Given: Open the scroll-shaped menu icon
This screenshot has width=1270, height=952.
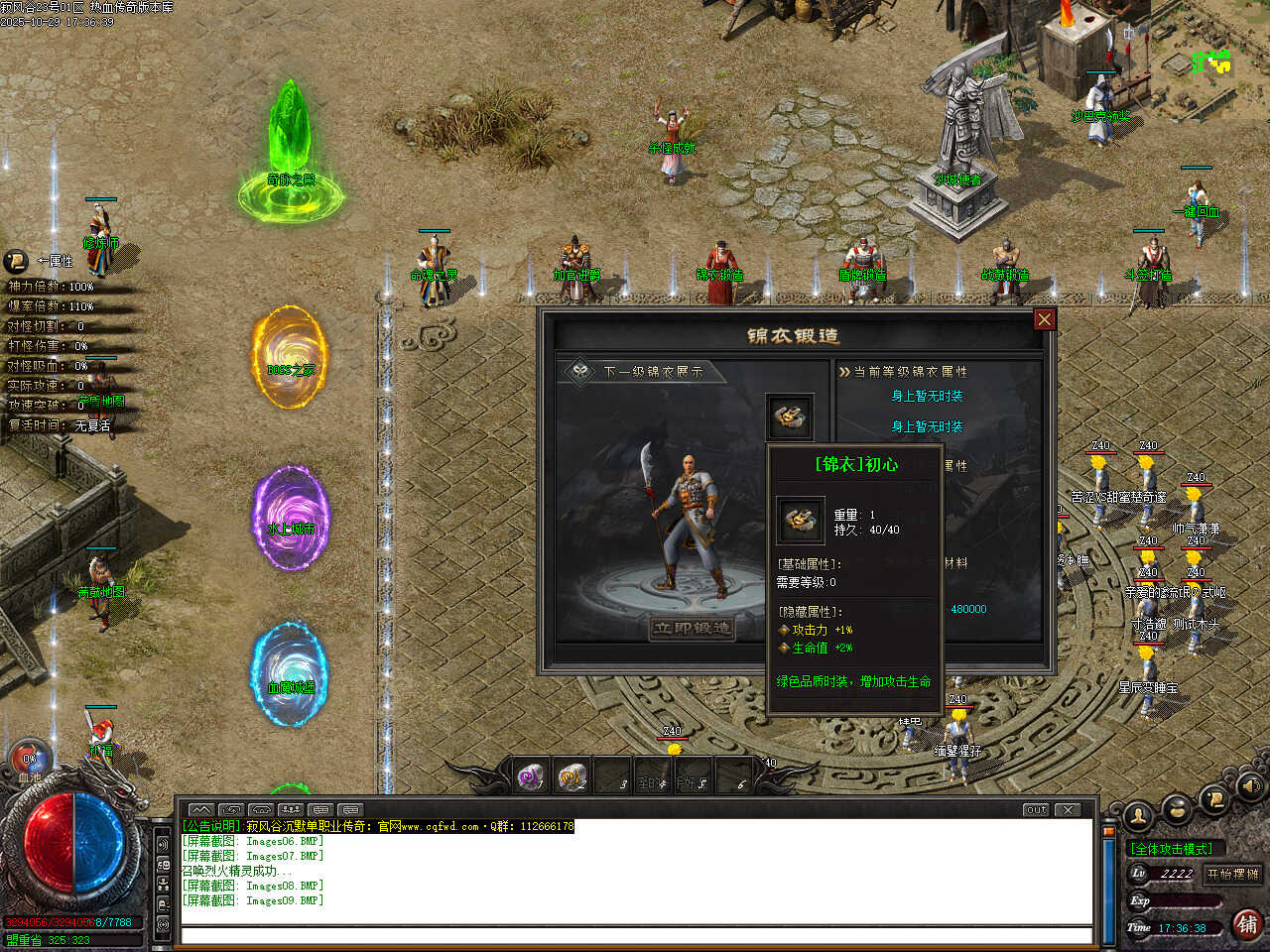Looking at the screenshot, I should pyautogui.click(x=1214, y=799).
